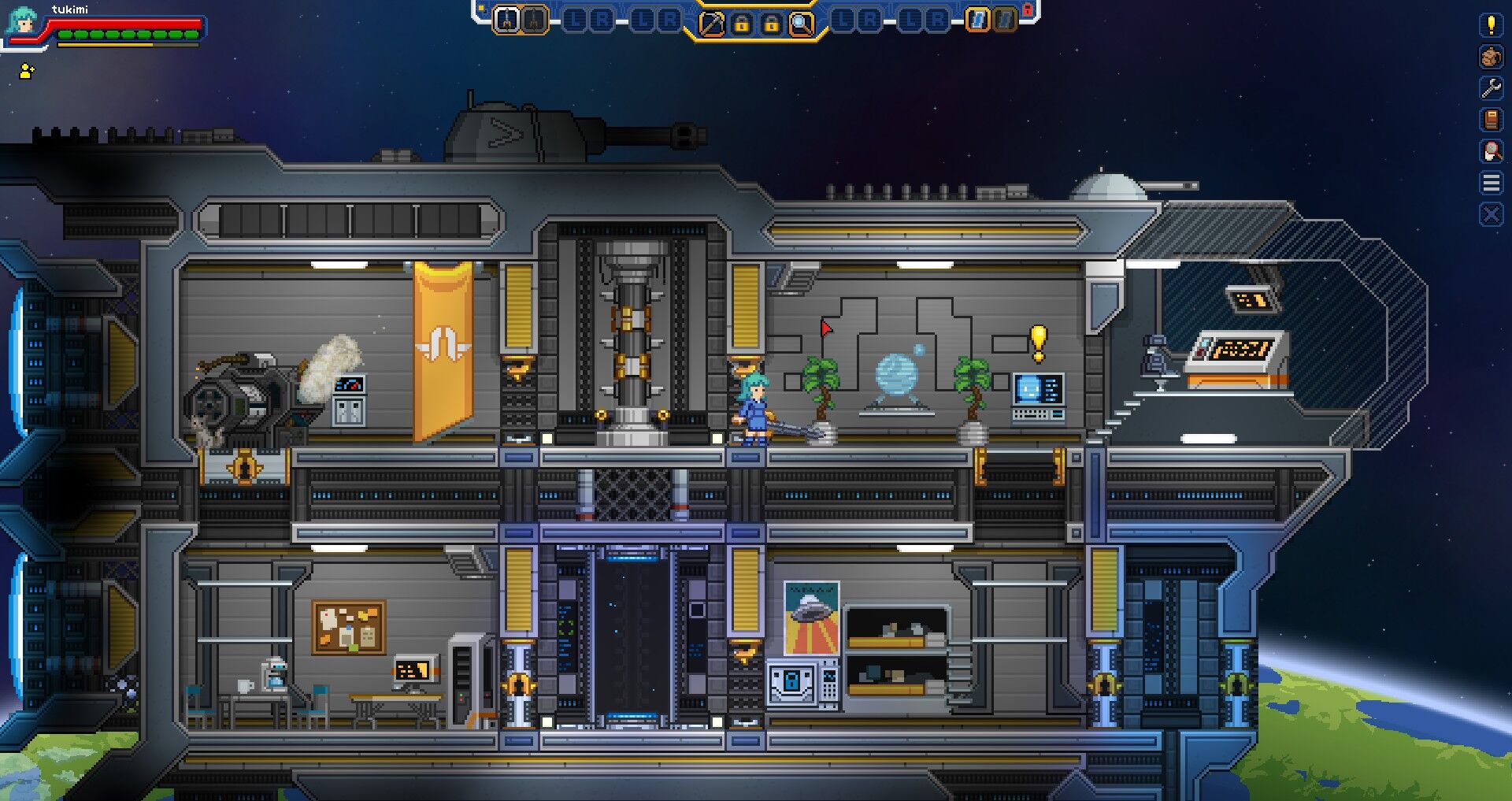Image resolution: width=1512 pixels, height=801 pixels.
Task: Collapse the sidebar with the X icon
Action: pos(1491,211)
